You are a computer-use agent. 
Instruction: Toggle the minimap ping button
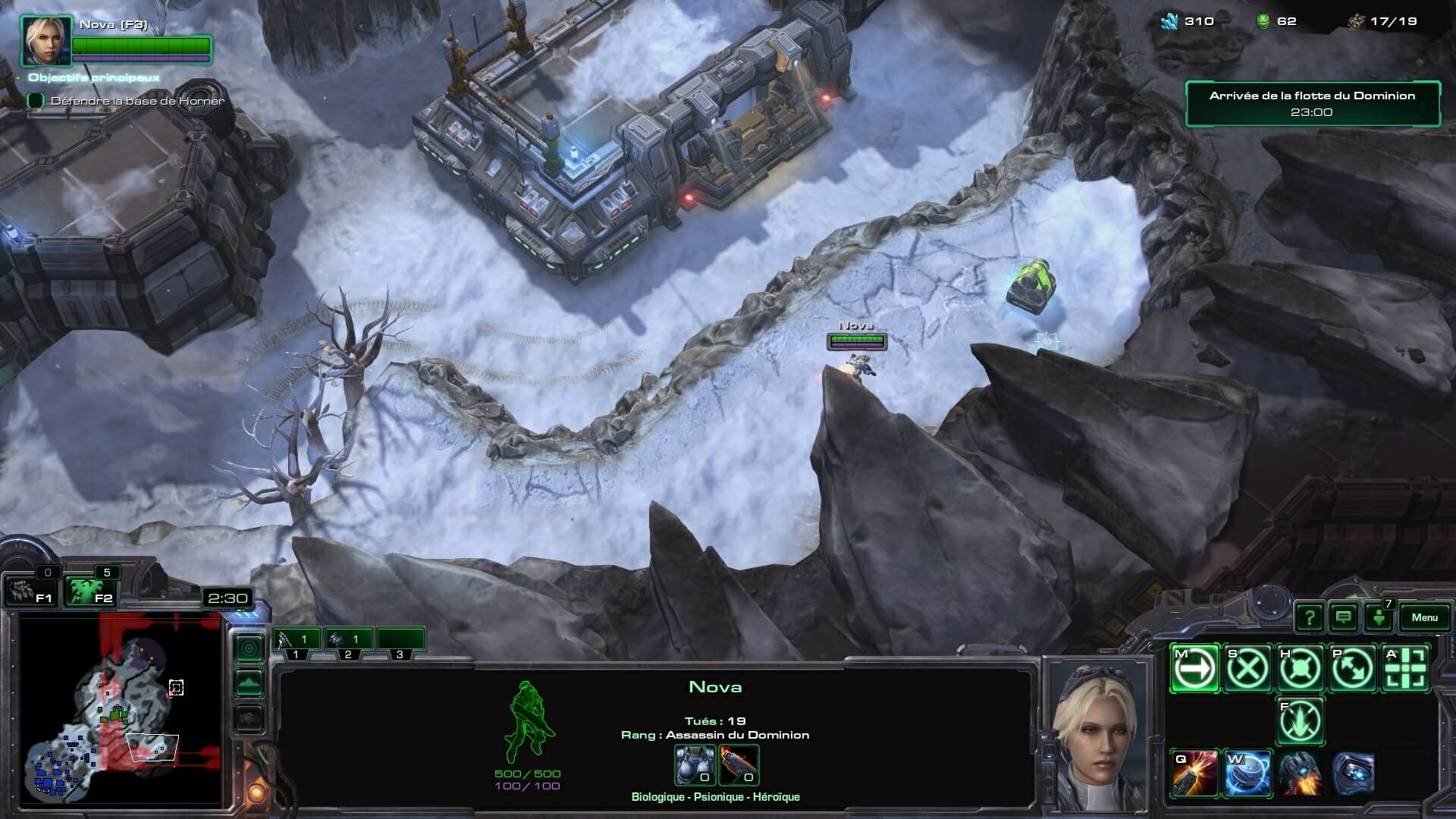coord(249,648)
